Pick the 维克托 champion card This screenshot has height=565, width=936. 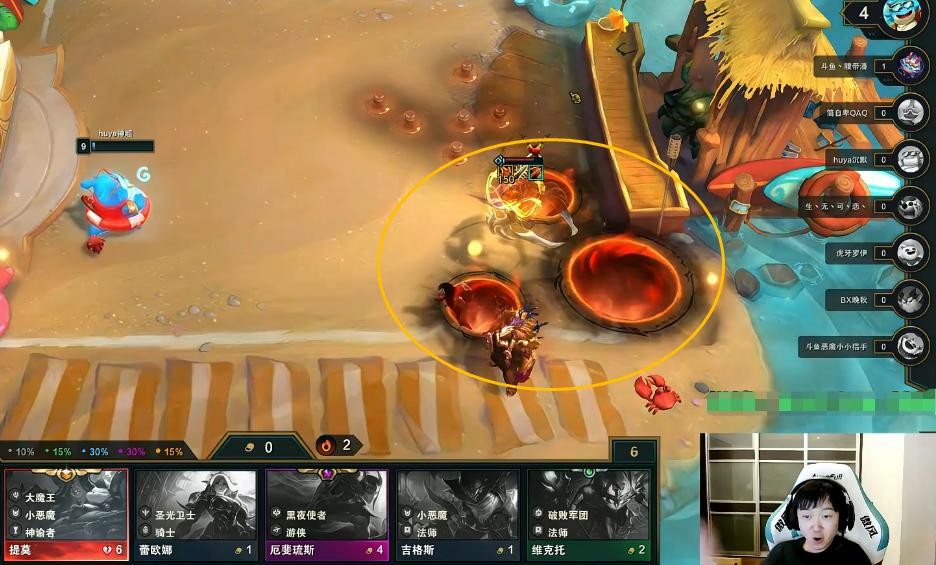pyautogui.click(x=588, y=513)
